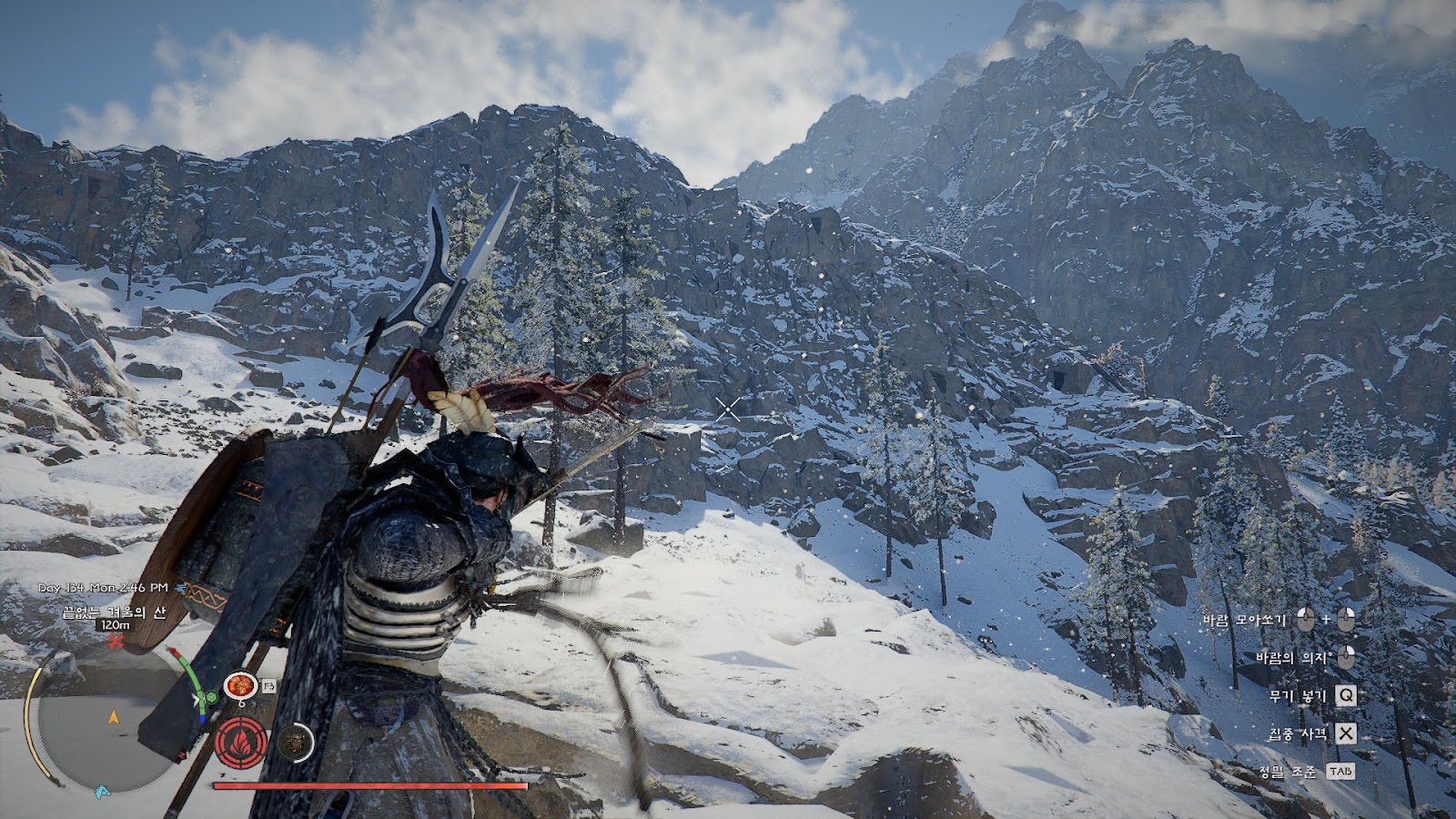Image resolution: width=1456 pixels, height=819 pixels.
Task: Open the circular minimap
Action: coord(111,719)
